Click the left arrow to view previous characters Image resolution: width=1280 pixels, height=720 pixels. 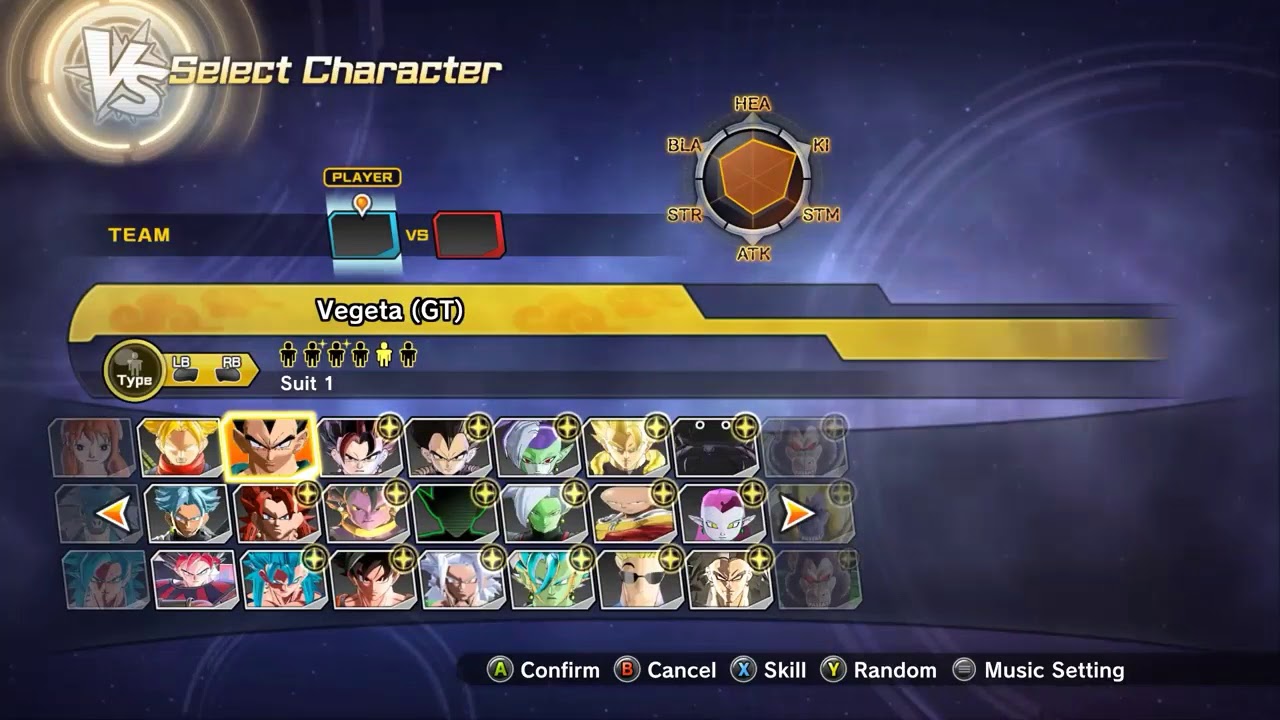click(113, 512)
